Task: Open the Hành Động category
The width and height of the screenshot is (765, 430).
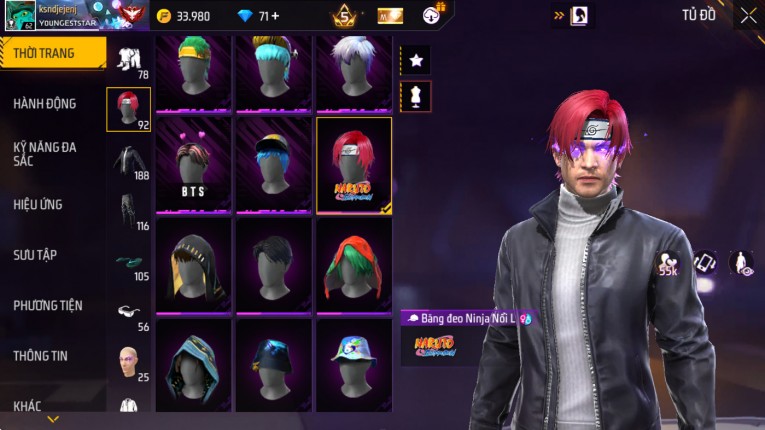Action: click(x=45, y=103)
